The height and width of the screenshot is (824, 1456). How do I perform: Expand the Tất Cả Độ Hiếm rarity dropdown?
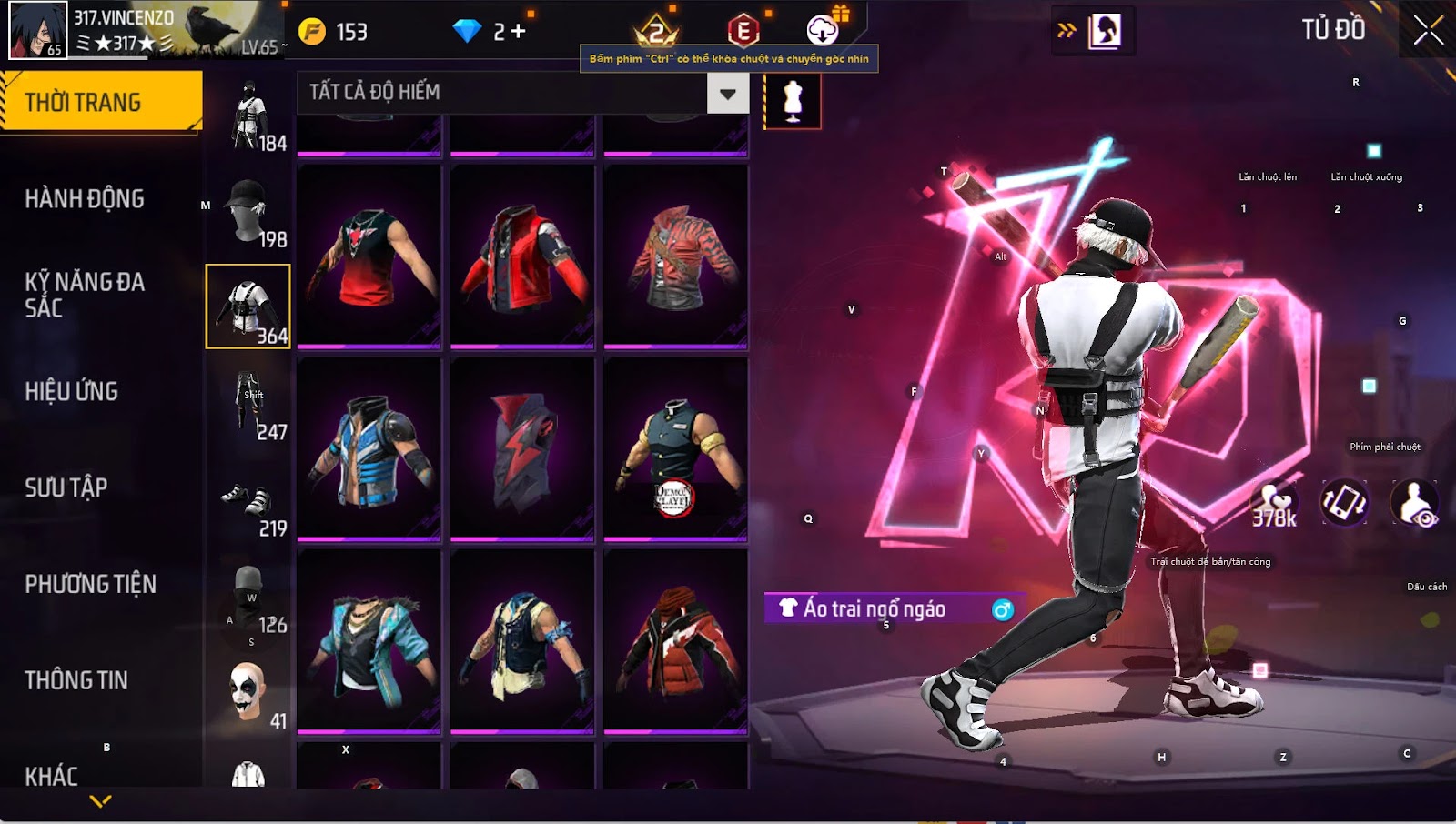727,94
